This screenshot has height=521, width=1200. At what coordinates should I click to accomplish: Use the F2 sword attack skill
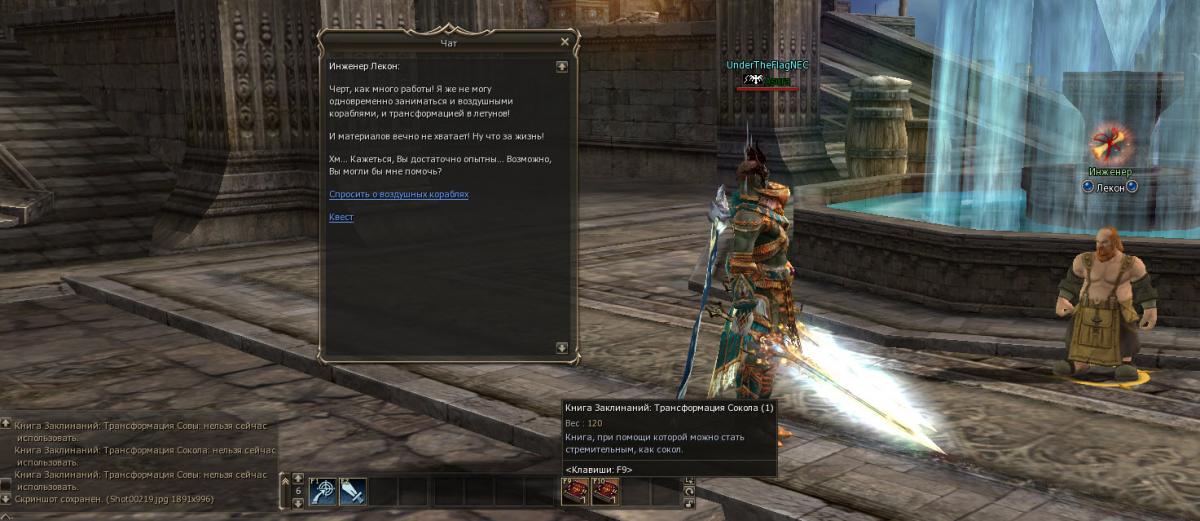click(x=352, y=491)
